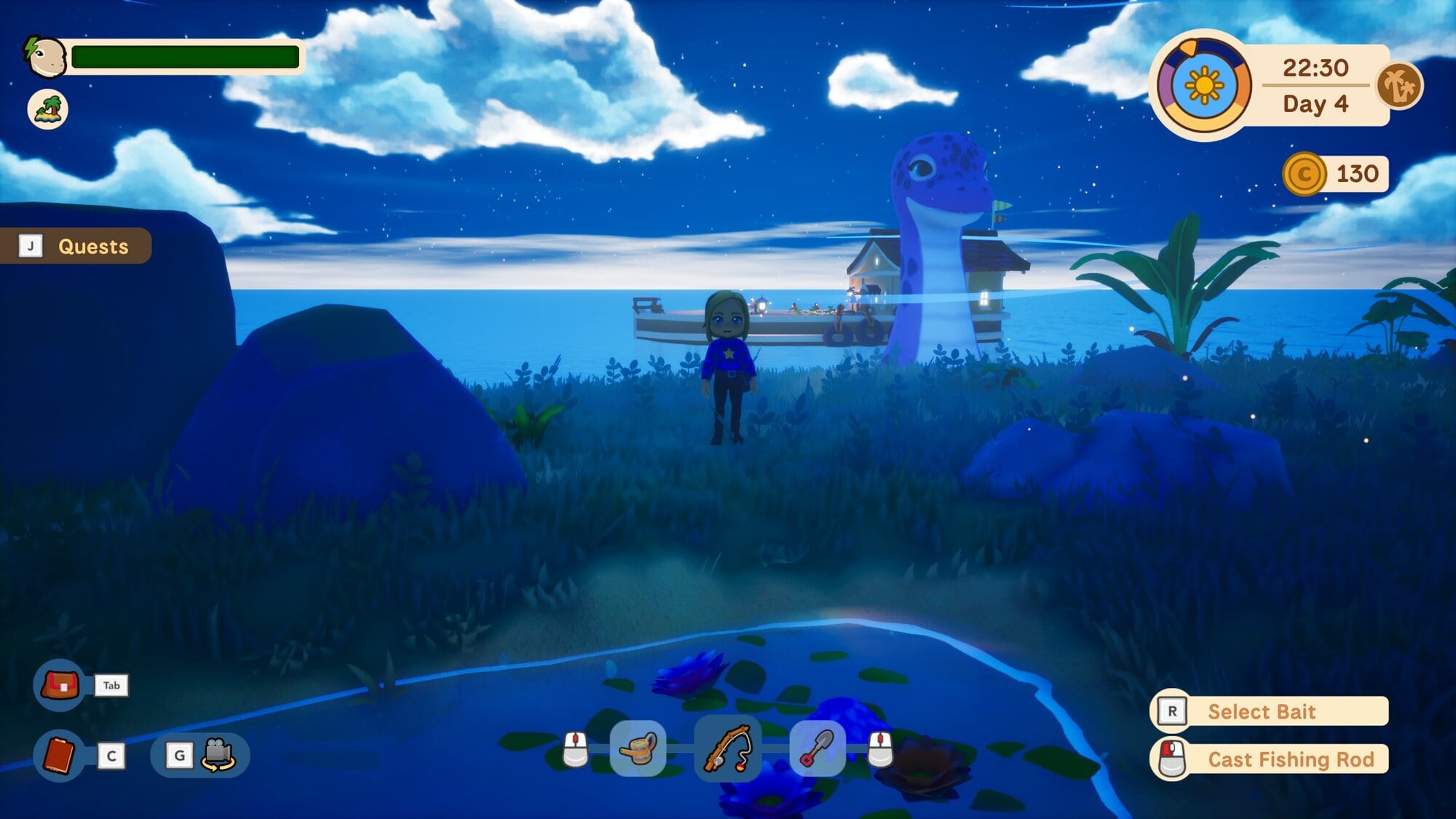Screen dimensions: 1456x819
Task: Open the Quests panel
Action: point(76,246)
